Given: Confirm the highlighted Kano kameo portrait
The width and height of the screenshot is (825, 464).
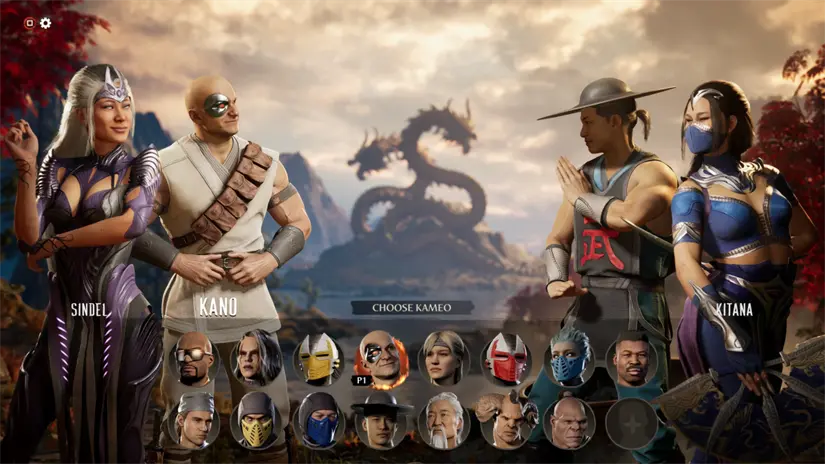Looking at the screenshot, I should click(381, 357).
